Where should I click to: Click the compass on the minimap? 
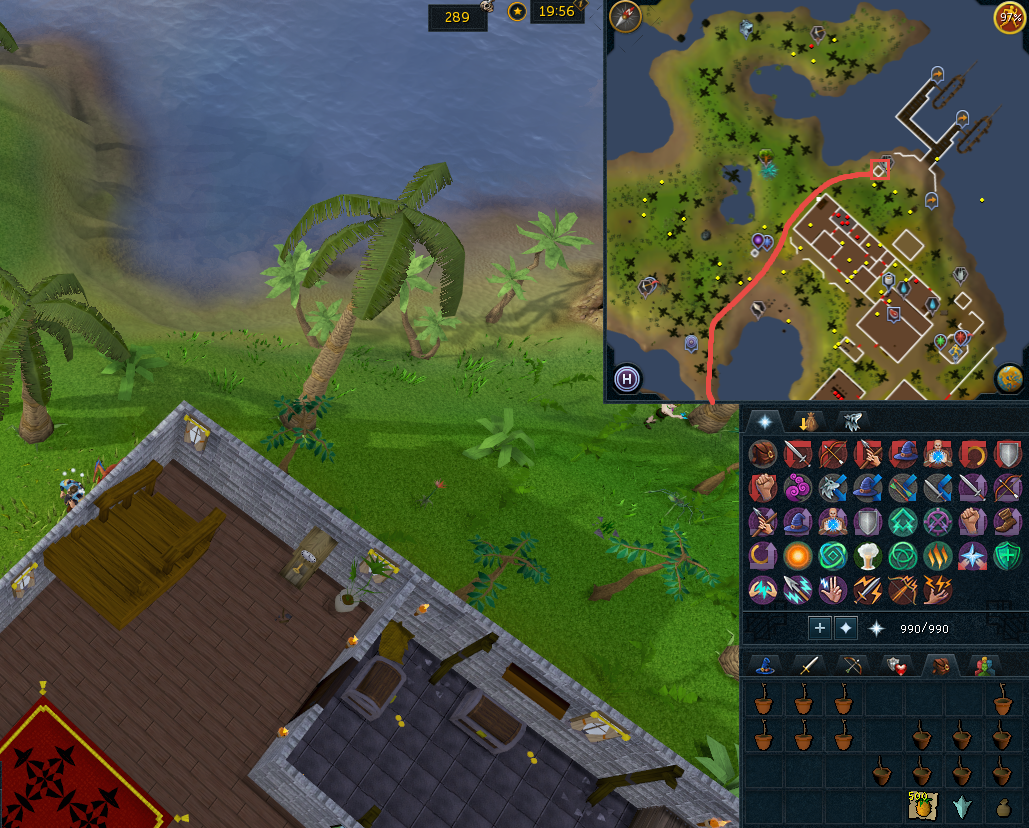pyautogui.click(x=627, y=17)
